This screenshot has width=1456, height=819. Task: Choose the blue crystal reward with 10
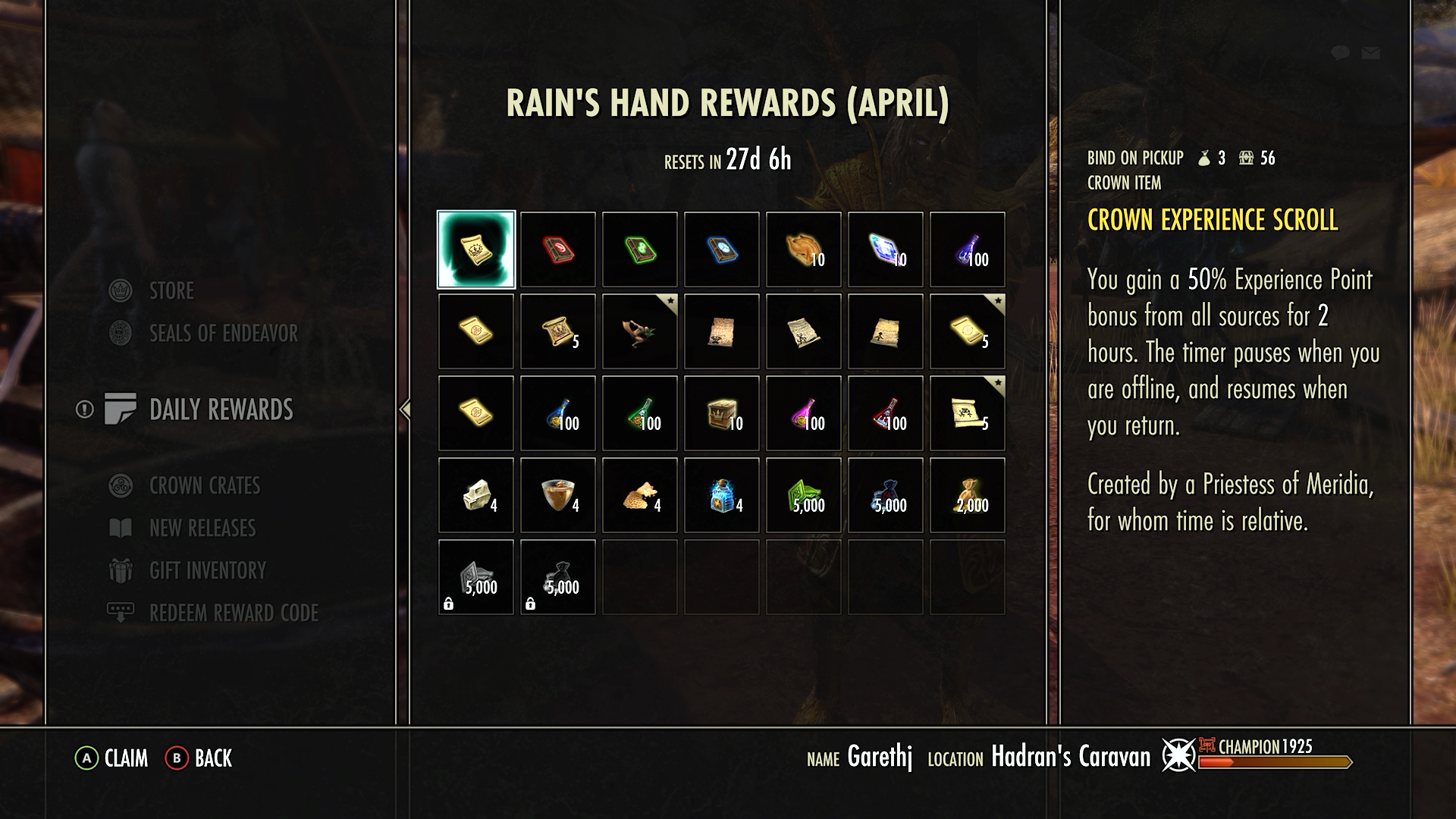pyautogui.click(x=886, y=250)
